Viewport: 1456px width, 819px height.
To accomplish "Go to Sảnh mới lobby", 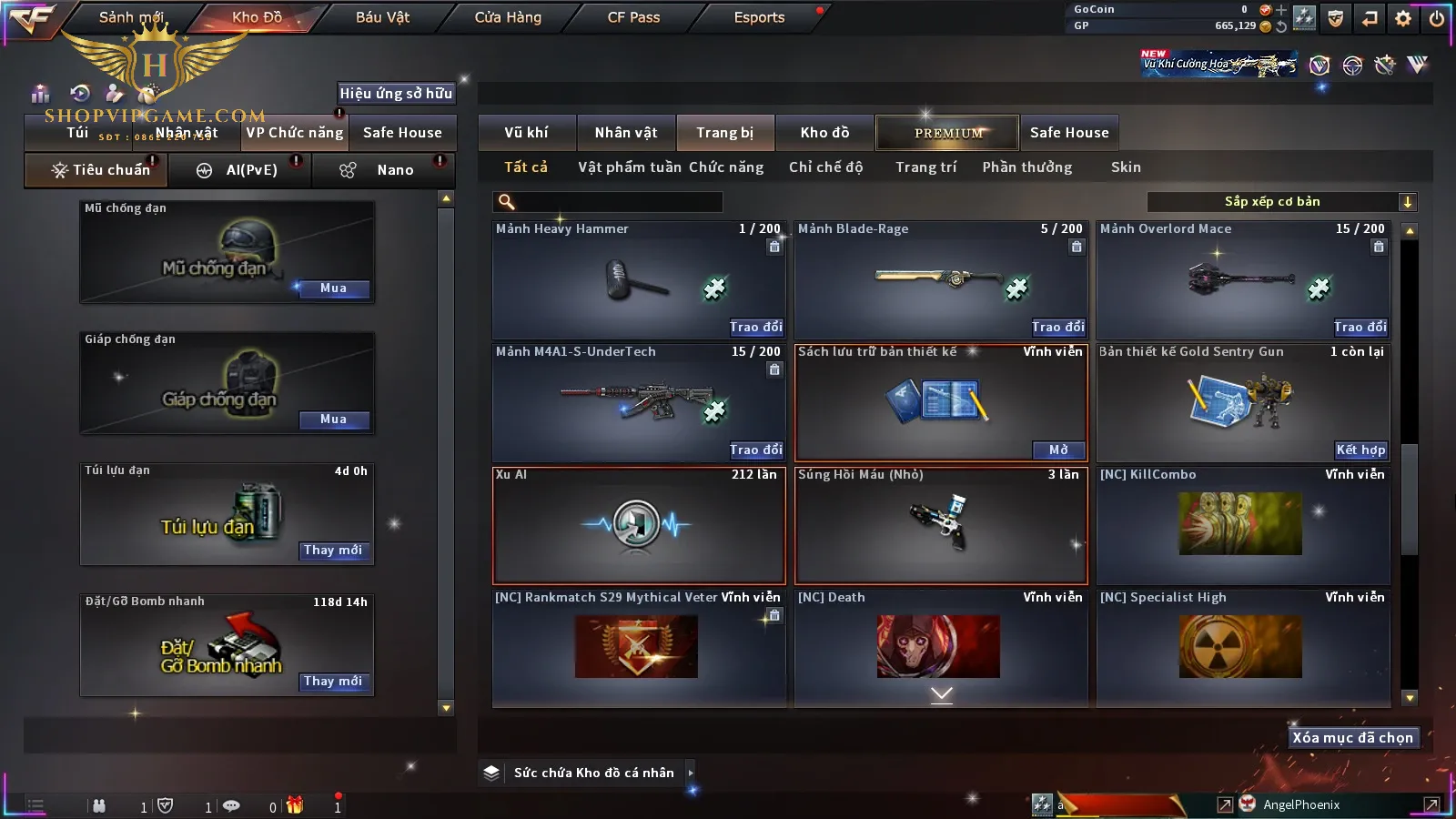I will (131, 17).
